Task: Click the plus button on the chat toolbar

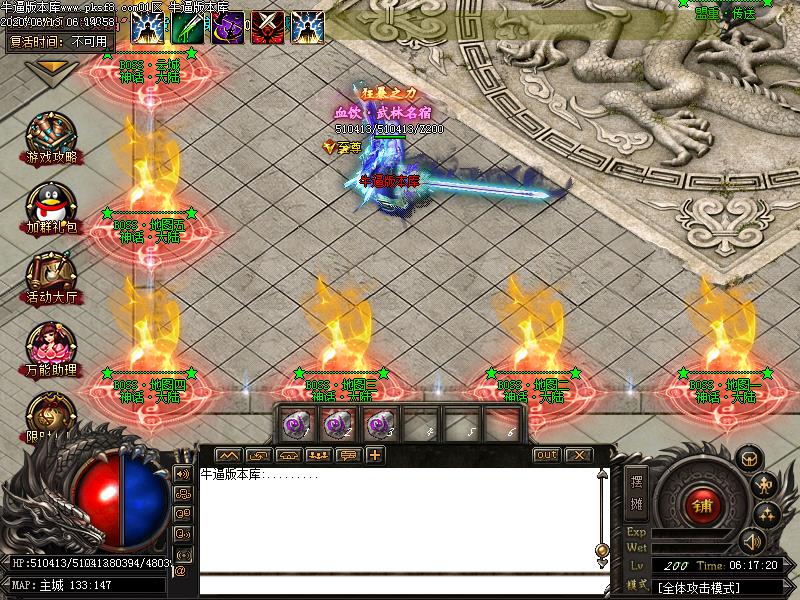Action: (375, 455)
